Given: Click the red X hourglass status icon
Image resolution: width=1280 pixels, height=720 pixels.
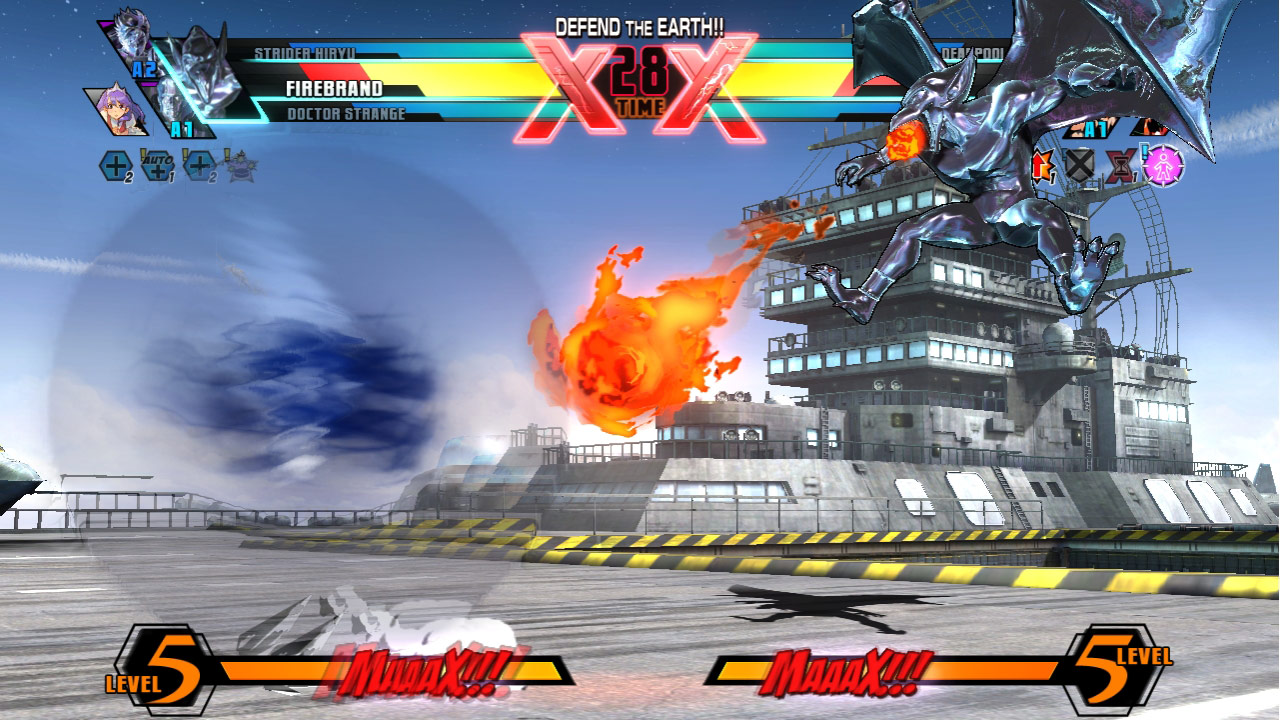Looking at the screenshot, I should click(1119, 165).
